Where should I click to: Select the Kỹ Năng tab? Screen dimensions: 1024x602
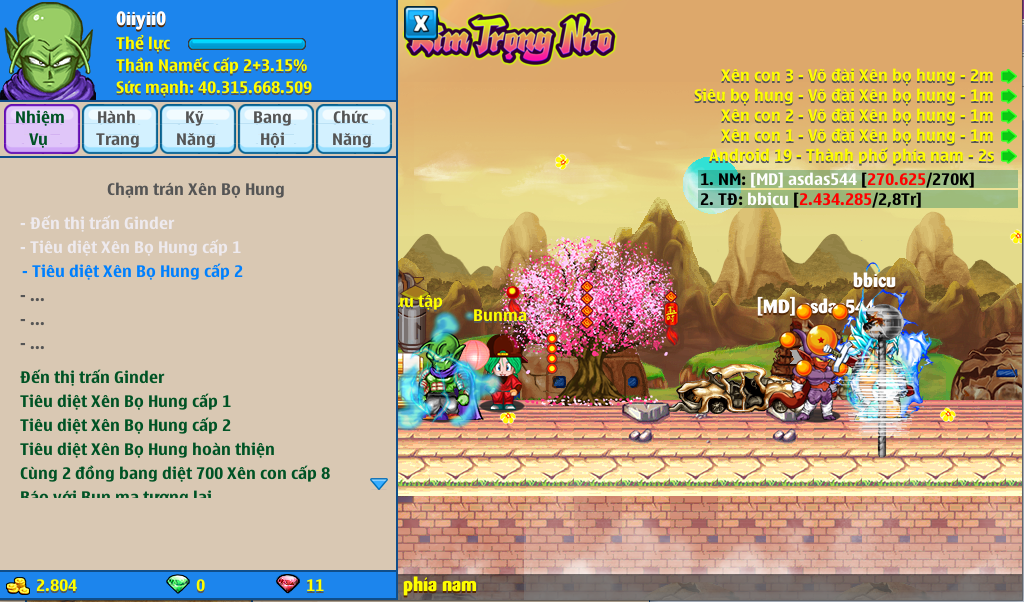coord(197,129)
